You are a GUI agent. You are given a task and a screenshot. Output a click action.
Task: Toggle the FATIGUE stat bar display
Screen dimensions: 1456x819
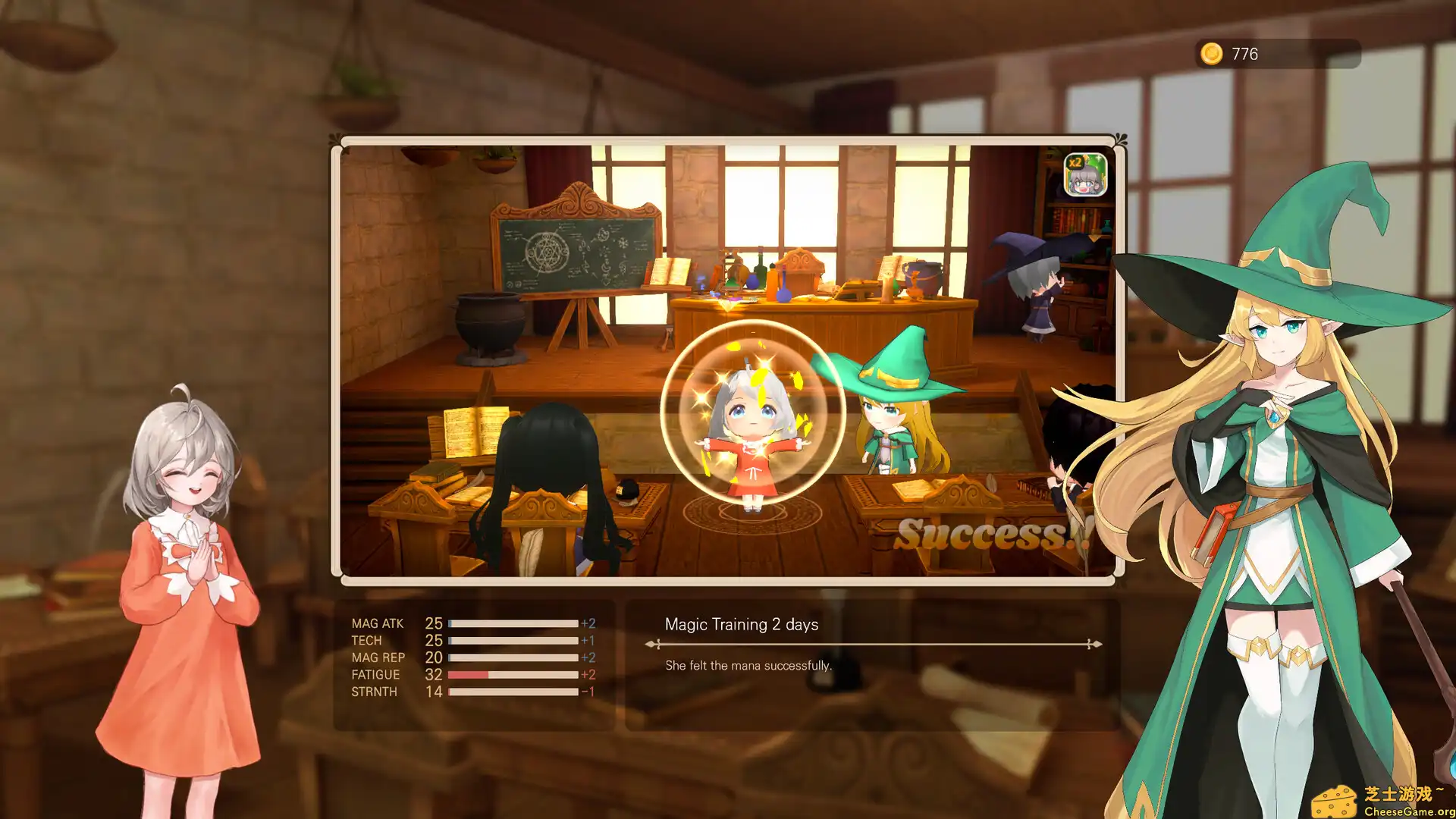pos(512,674)
